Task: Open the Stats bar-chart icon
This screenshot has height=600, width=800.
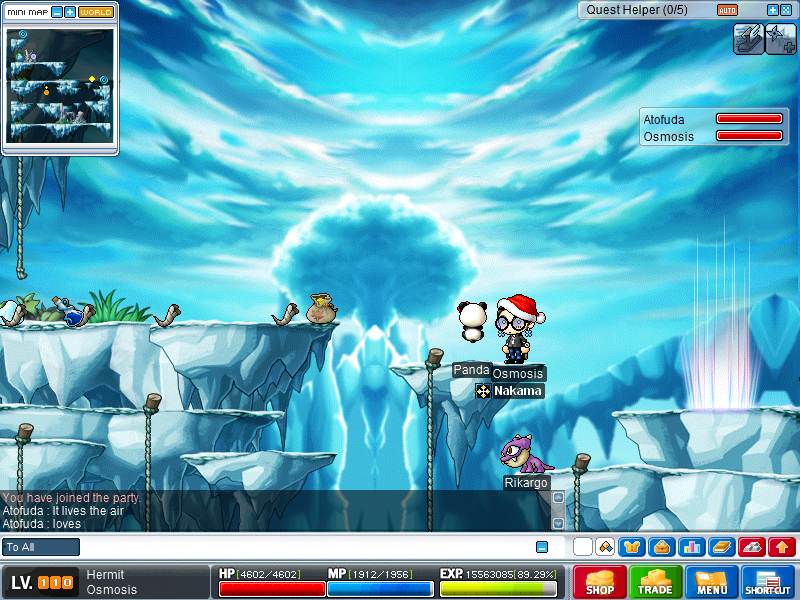Action: point(690,547)
